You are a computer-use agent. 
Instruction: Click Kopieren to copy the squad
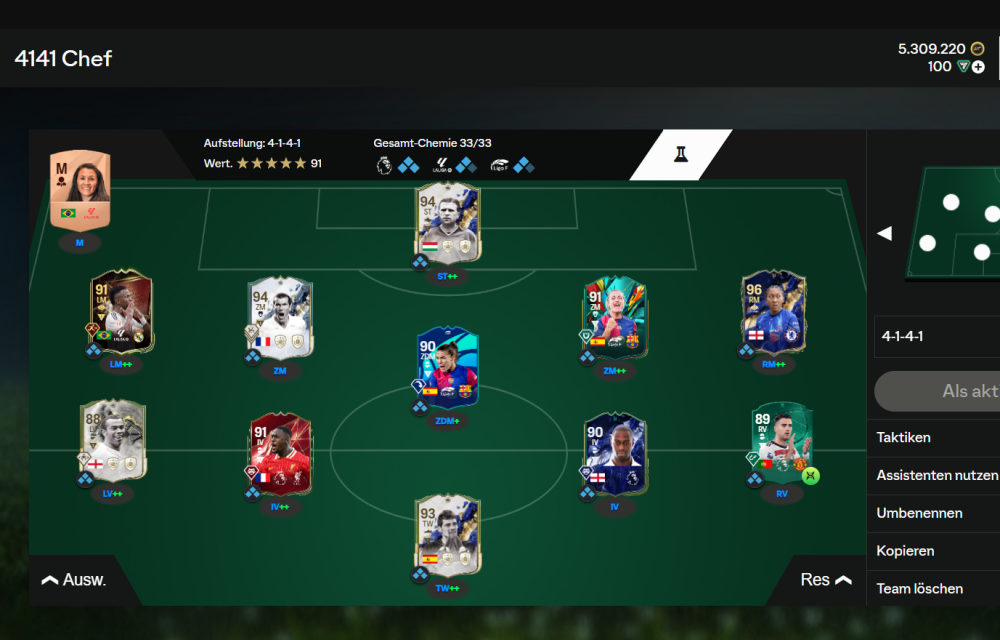pyautogui.click(x=905, y=551)
